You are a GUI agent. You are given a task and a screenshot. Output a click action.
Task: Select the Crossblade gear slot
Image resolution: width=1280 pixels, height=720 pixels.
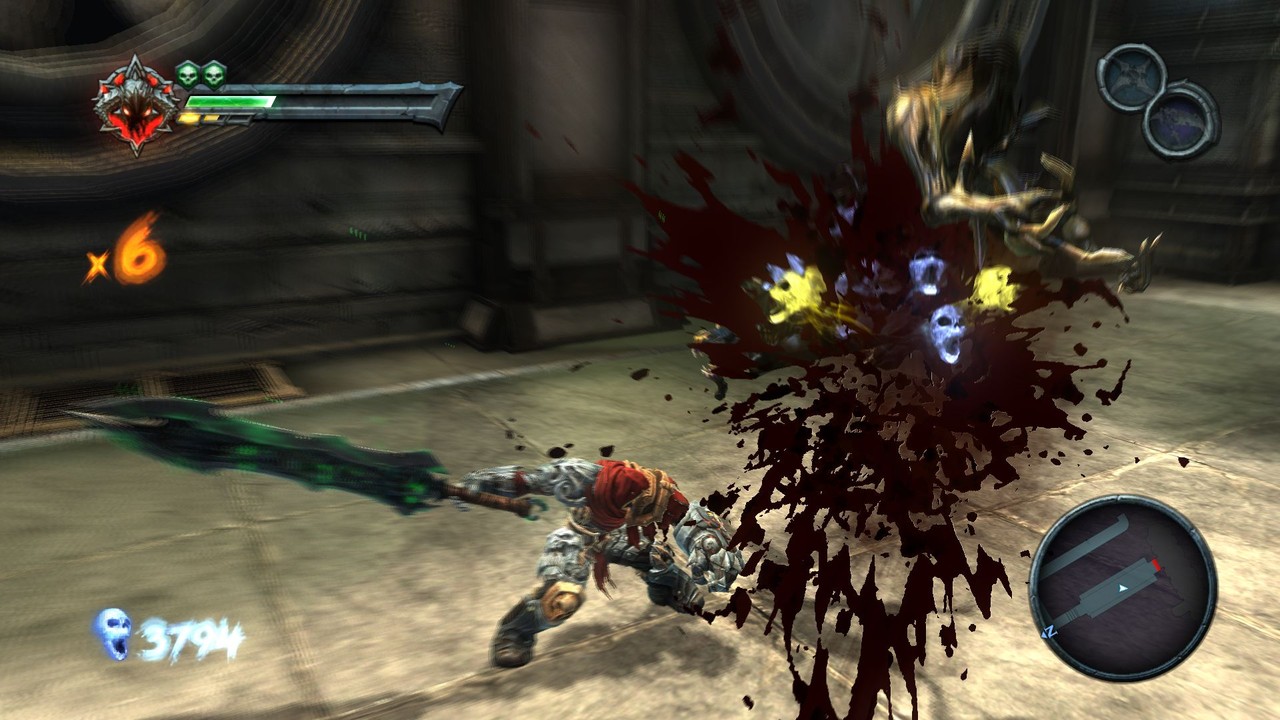pyautogui.click(x=1131, y=76)
